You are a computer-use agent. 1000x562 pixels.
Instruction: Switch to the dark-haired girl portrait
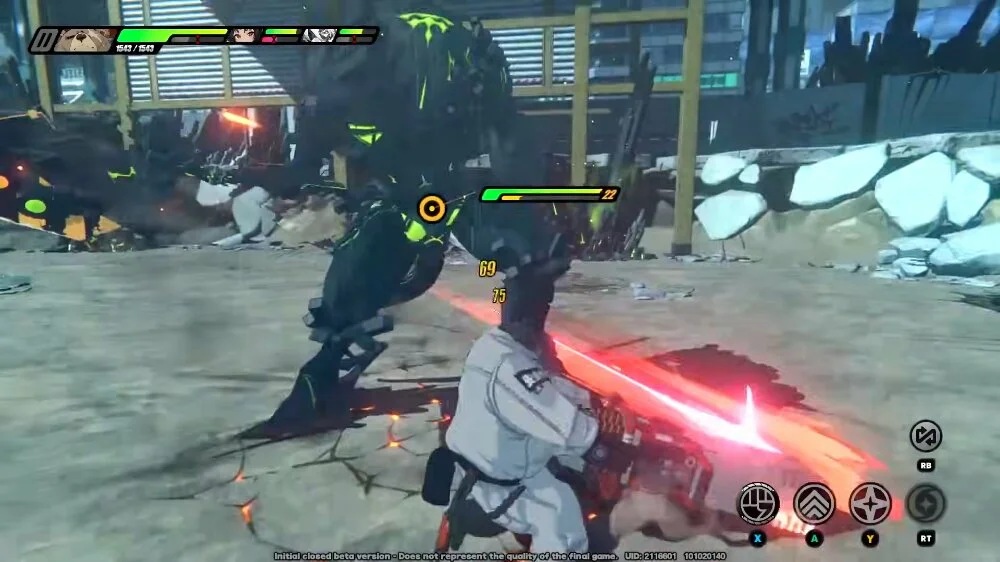click(x=243, y=35)
